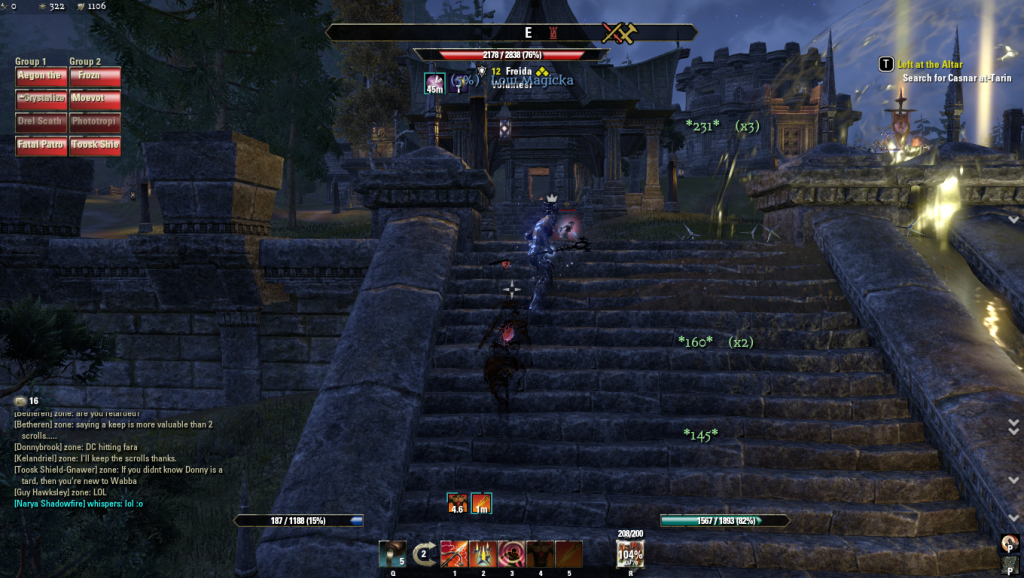
Task: Swap weapon bar with the arrow icon
Action: [x=424, y=554]
